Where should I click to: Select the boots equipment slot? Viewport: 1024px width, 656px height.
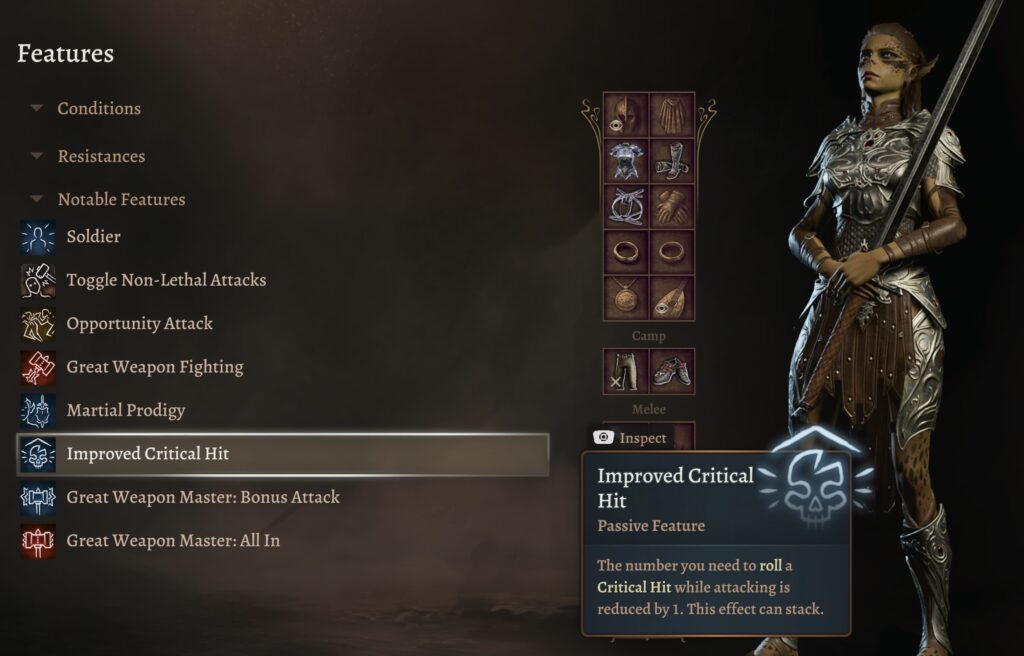click(673, 162)
